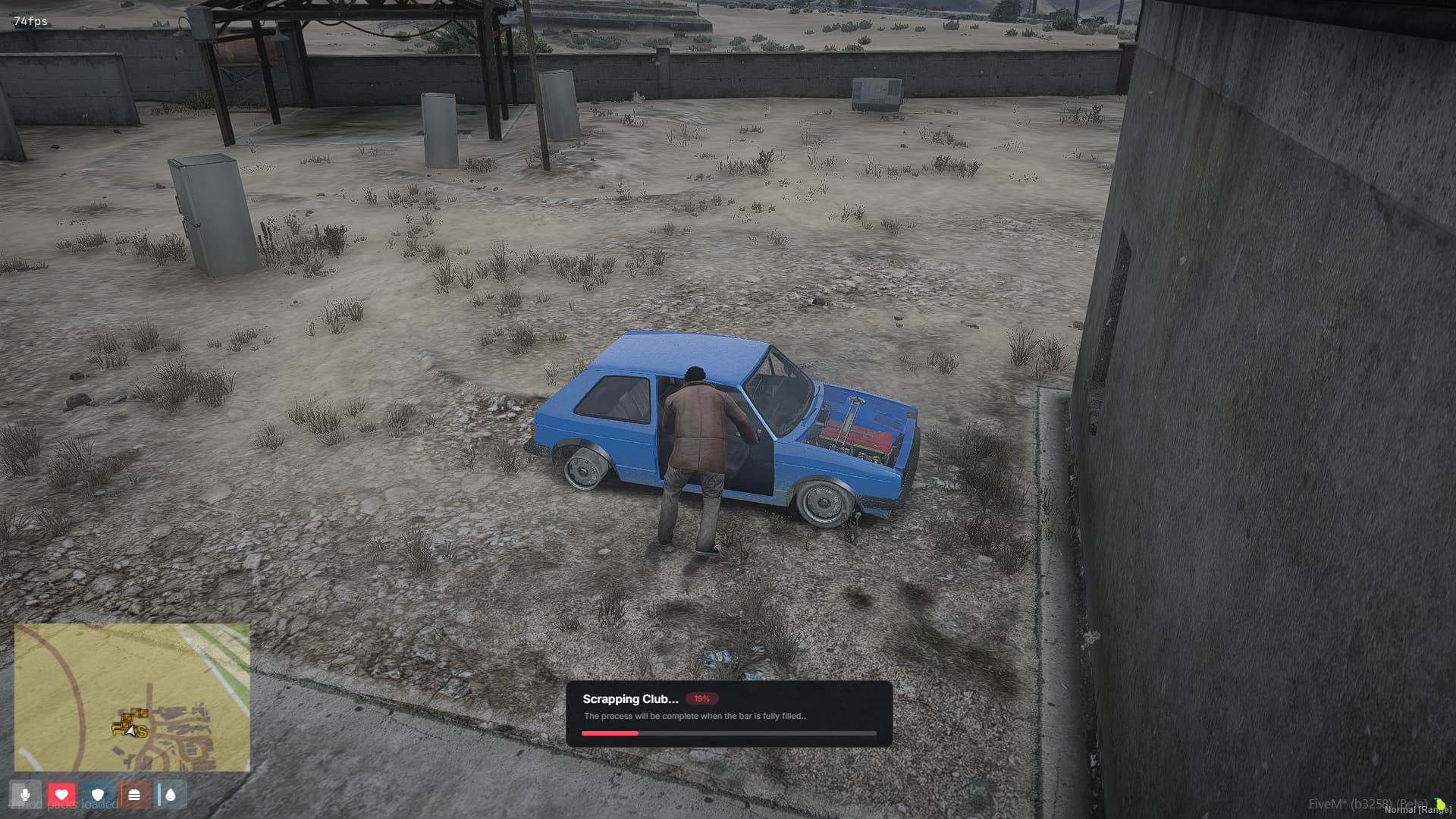Image resolution: width=1456 pixels, height=819 pixels.
Task: Open details on the '19%' percentage badge
Action: 701,698
